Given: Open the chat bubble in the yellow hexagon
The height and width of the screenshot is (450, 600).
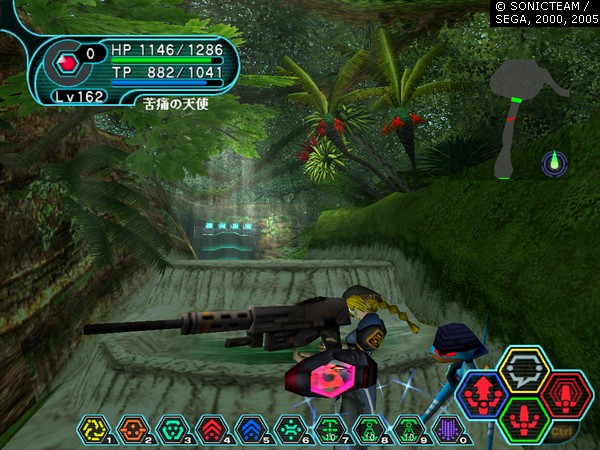Looking at the screenshot, I should tap(524, 369).
